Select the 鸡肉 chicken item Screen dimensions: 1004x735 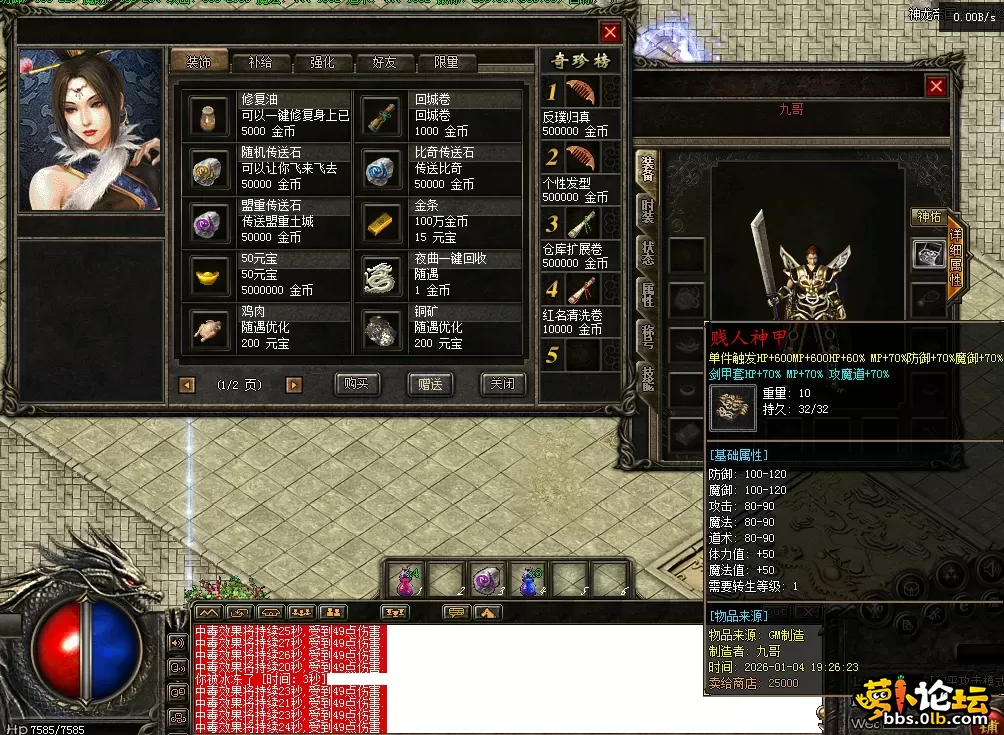(x=209, y=327)
